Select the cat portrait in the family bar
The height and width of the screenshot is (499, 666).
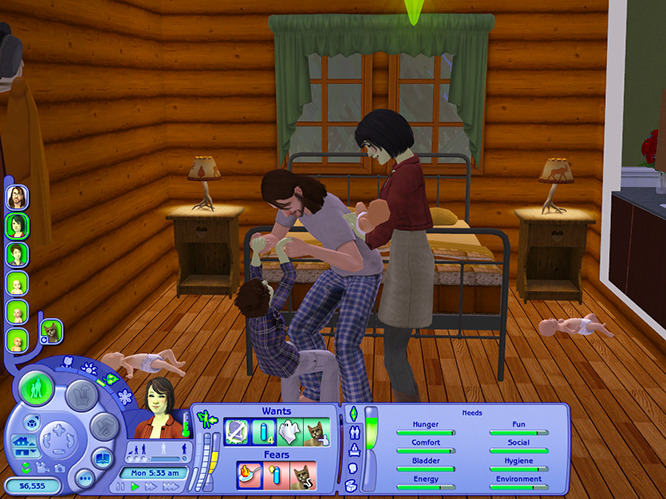[50, 329]
